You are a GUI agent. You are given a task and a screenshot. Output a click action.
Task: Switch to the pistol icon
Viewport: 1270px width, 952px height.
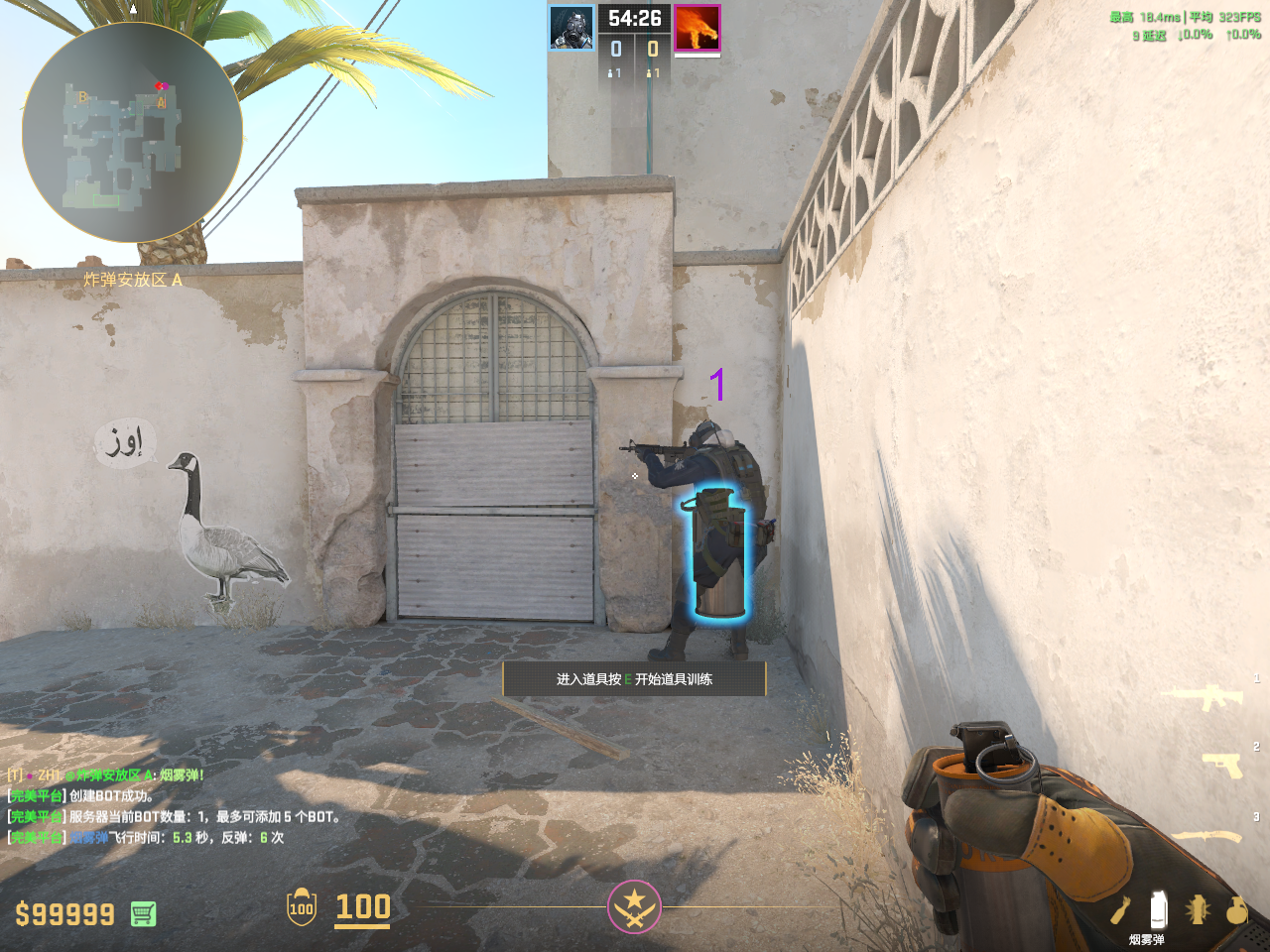click(1222, 765)
